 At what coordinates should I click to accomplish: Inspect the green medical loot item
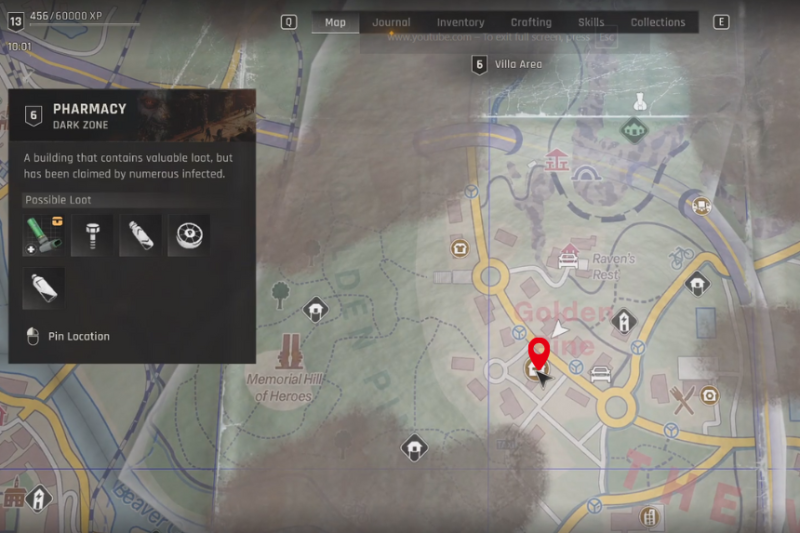42,235
